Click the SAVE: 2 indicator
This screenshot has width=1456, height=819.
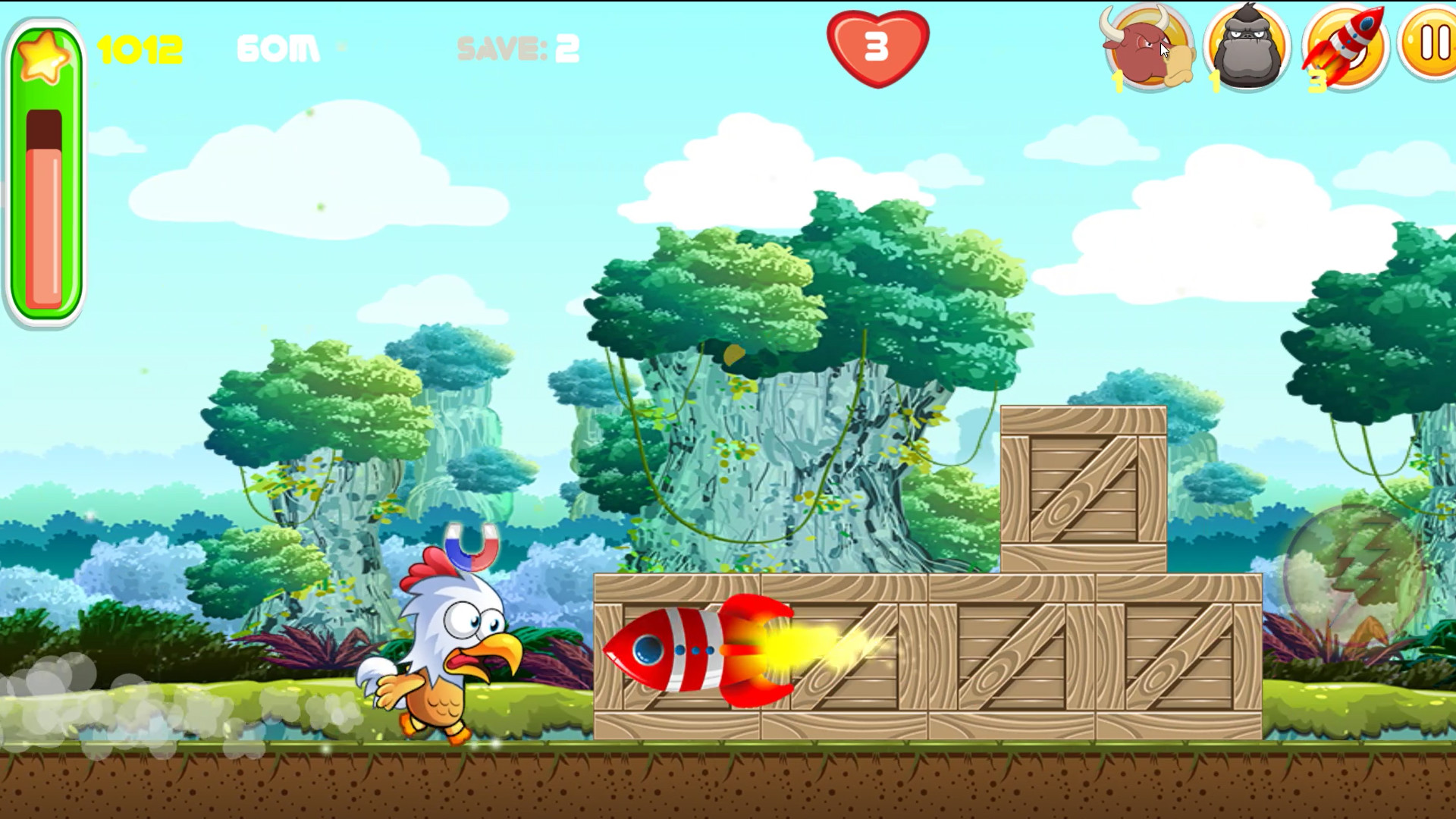tap(518, 47)
